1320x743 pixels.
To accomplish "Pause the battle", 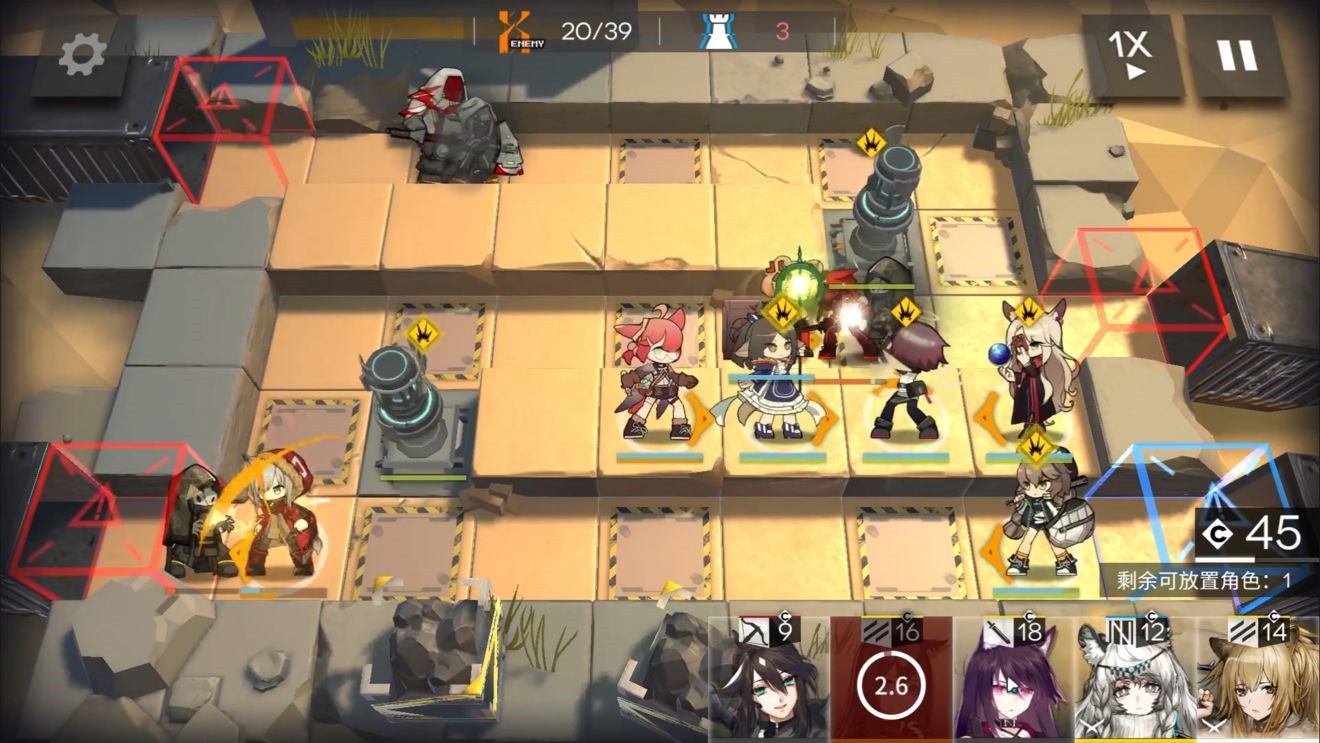I will pyautogui.click(x=1237, y=55).
